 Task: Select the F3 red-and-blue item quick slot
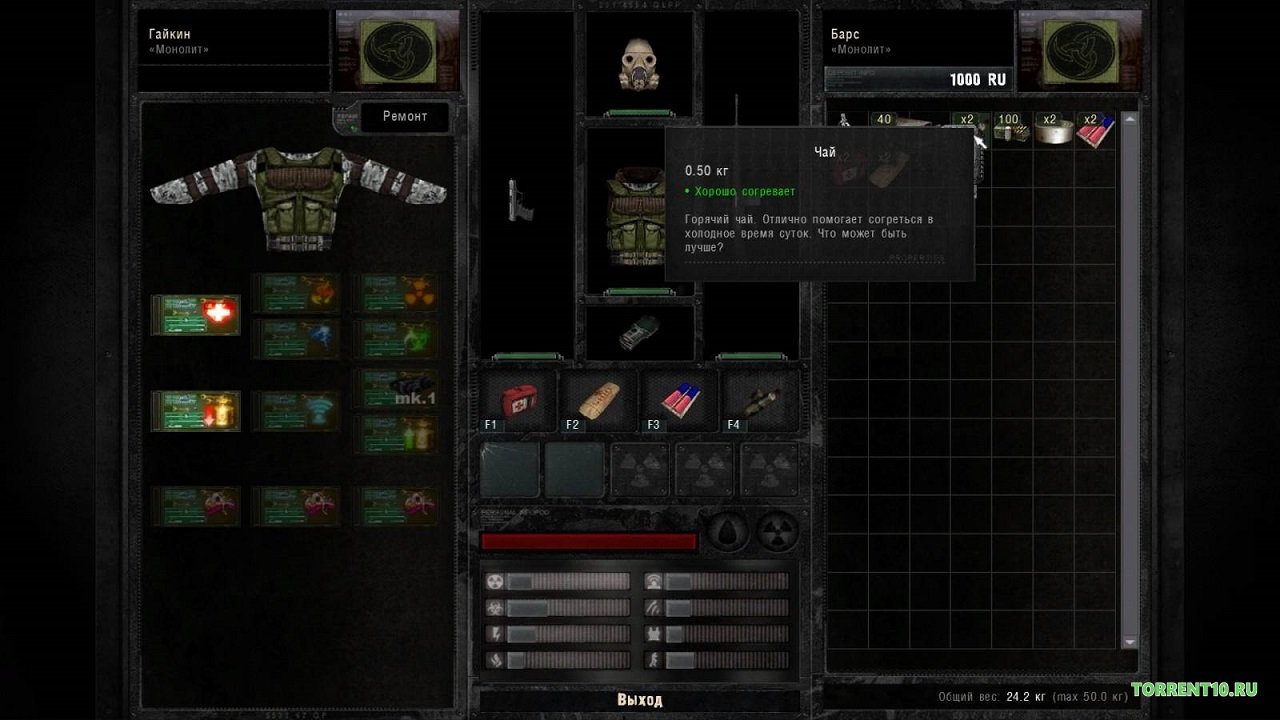[680, 401]
